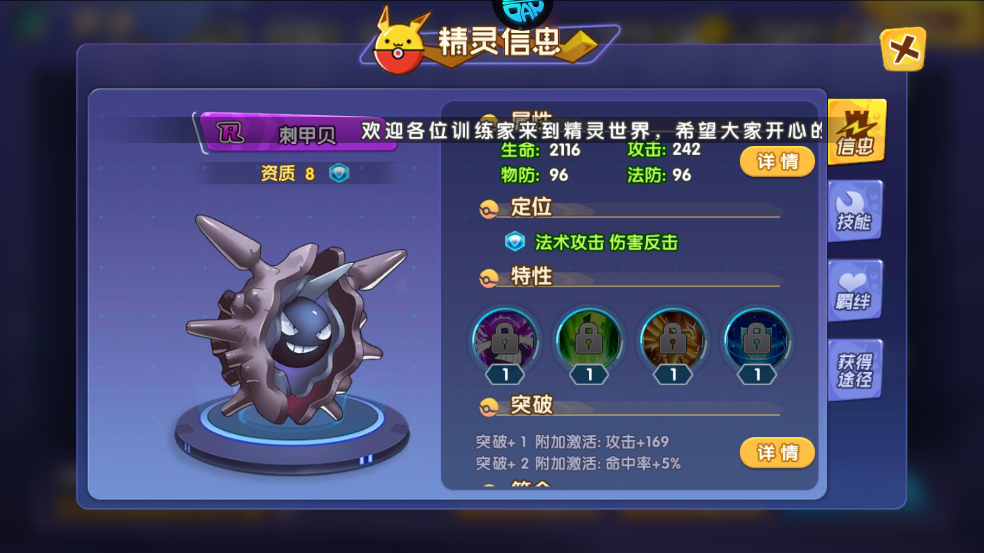Image resolution: width=984 pixels, height=553 pixels.
Task: Click the 法术攻击 role icon
Action: coord(514,242)
